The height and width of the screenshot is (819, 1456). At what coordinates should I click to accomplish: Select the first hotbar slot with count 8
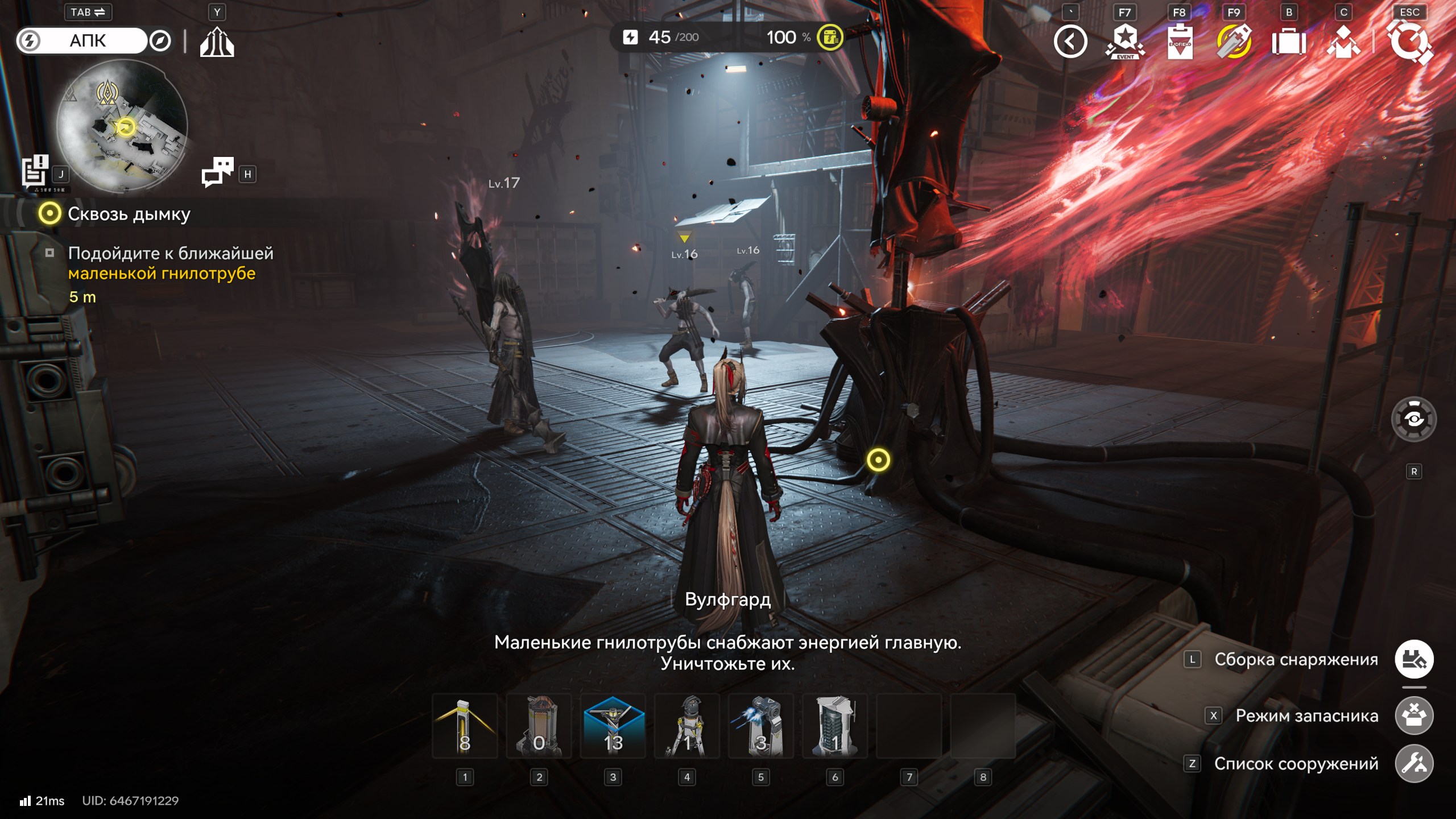click(x=465, y=726)
